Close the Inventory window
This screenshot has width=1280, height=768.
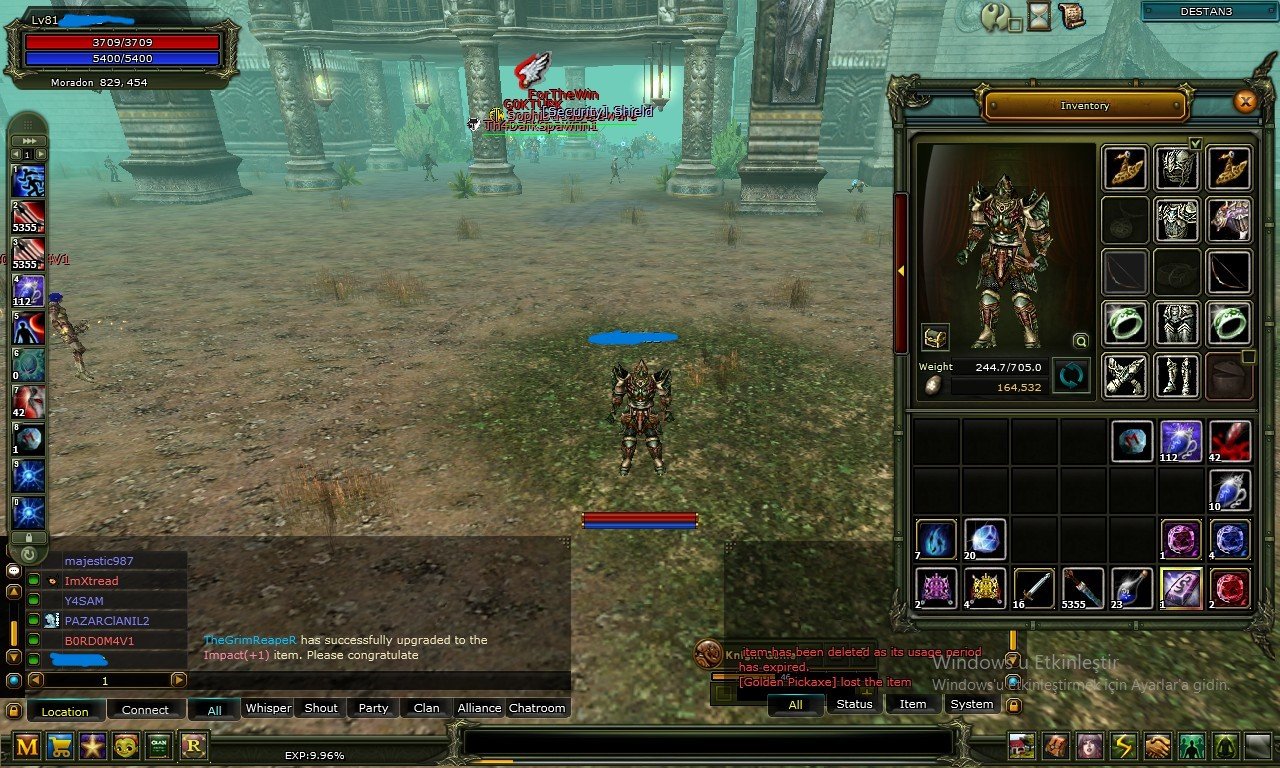point(1245,101)
